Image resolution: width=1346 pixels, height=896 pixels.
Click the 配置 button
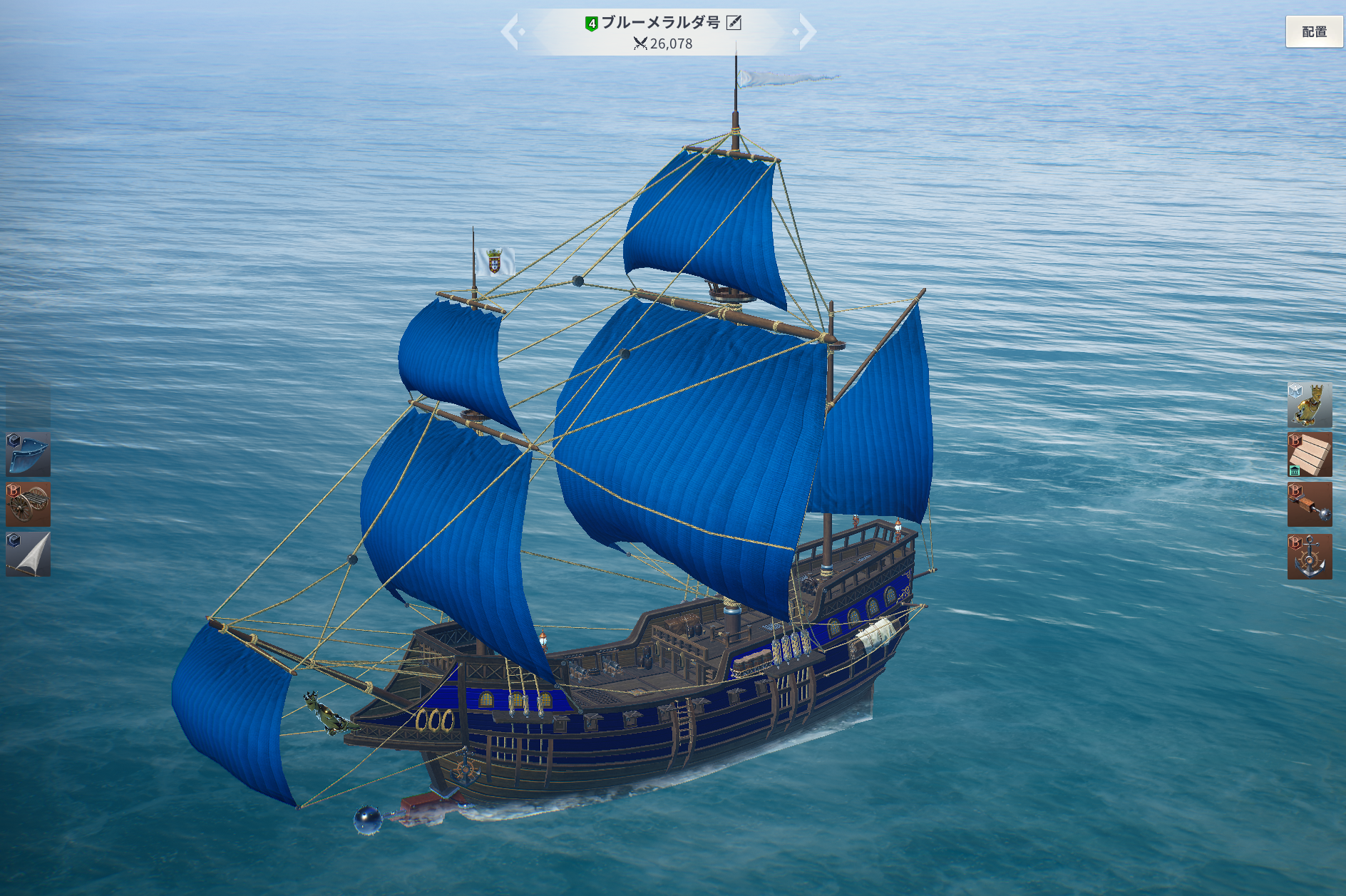click(1314, 31)
